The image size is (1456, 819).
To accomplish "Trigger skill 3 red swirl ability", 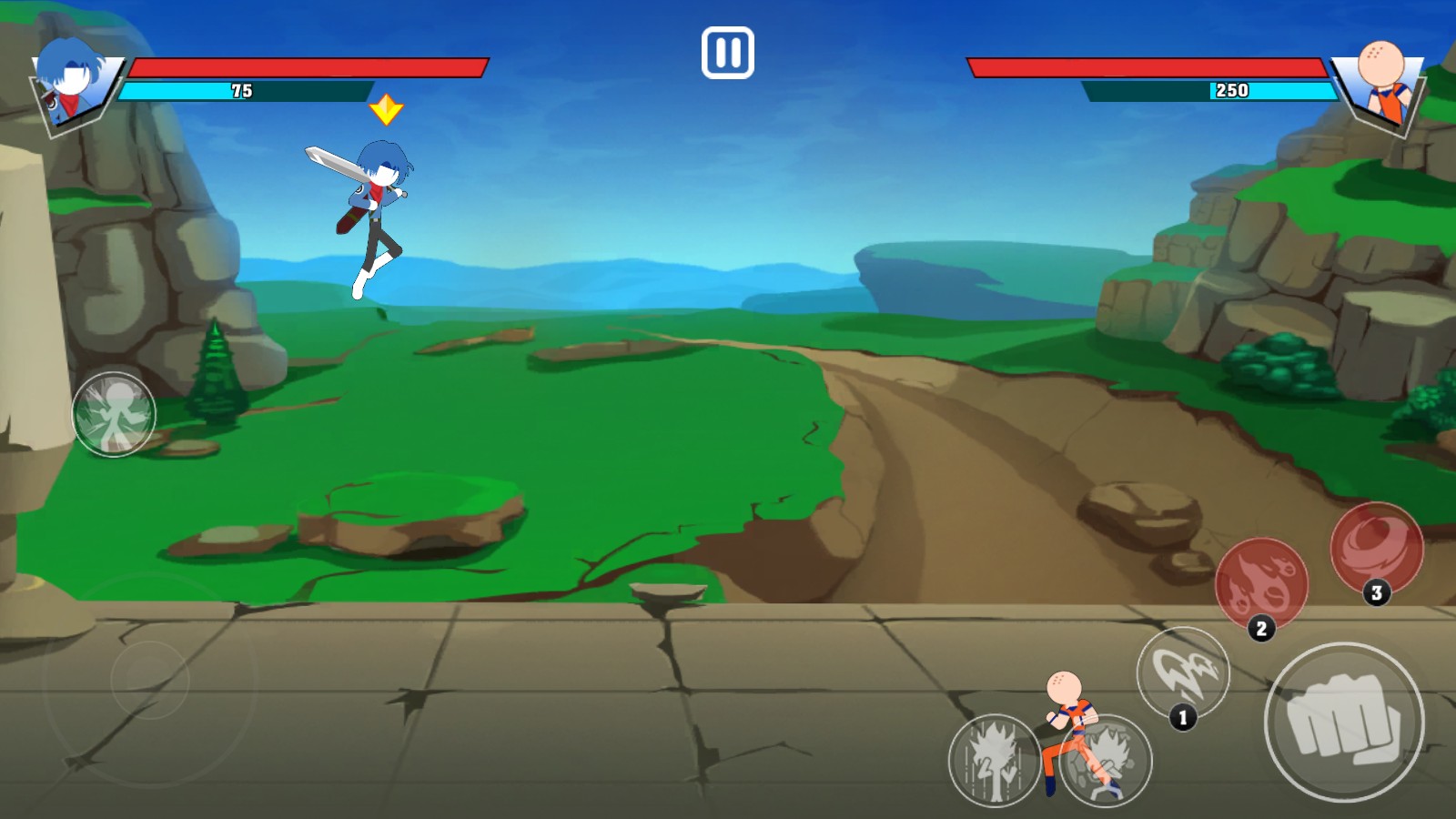I will click(x=1376, y=548).
